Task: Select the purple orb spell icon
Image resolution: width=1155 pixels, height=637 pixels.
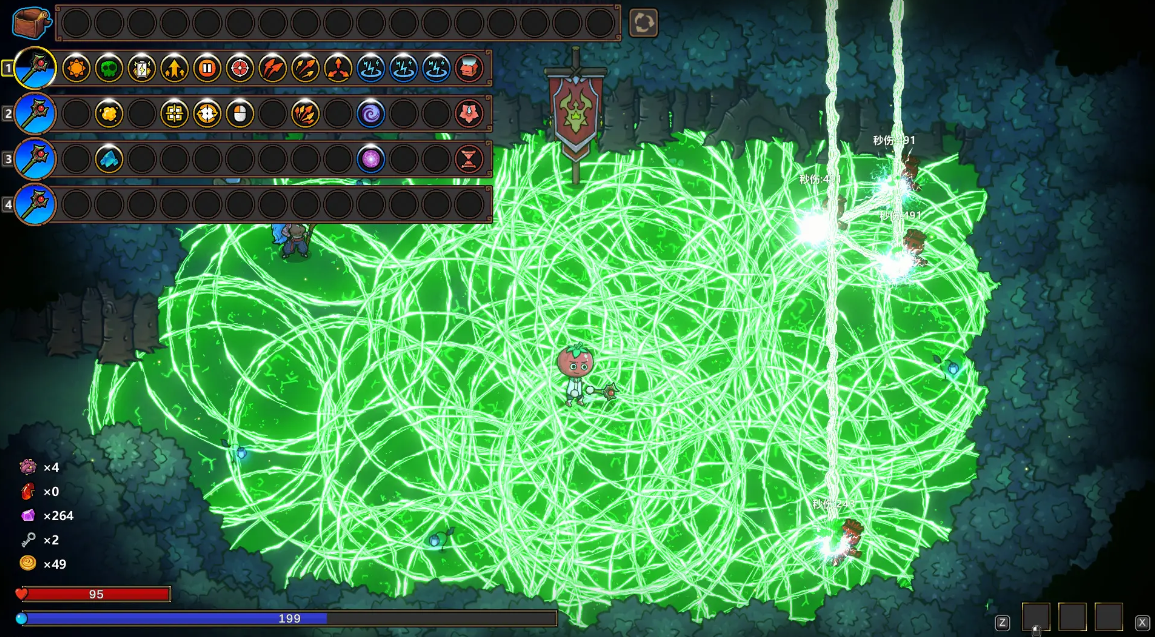Action: [371, 158]
